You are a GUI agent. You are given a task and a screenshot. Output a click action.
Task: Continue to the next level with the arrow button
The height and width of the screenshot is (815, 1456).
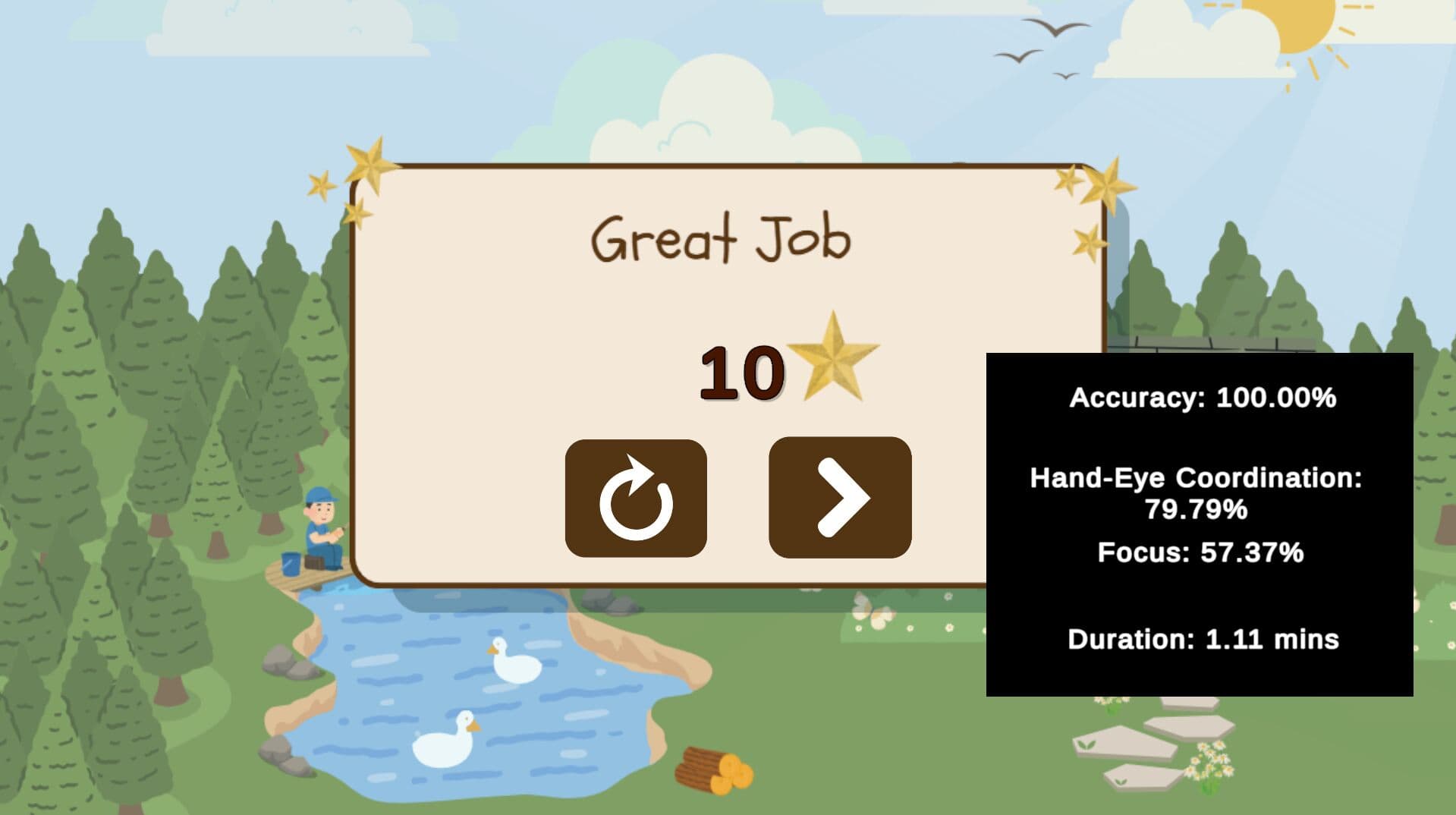(x=840, y=498)
